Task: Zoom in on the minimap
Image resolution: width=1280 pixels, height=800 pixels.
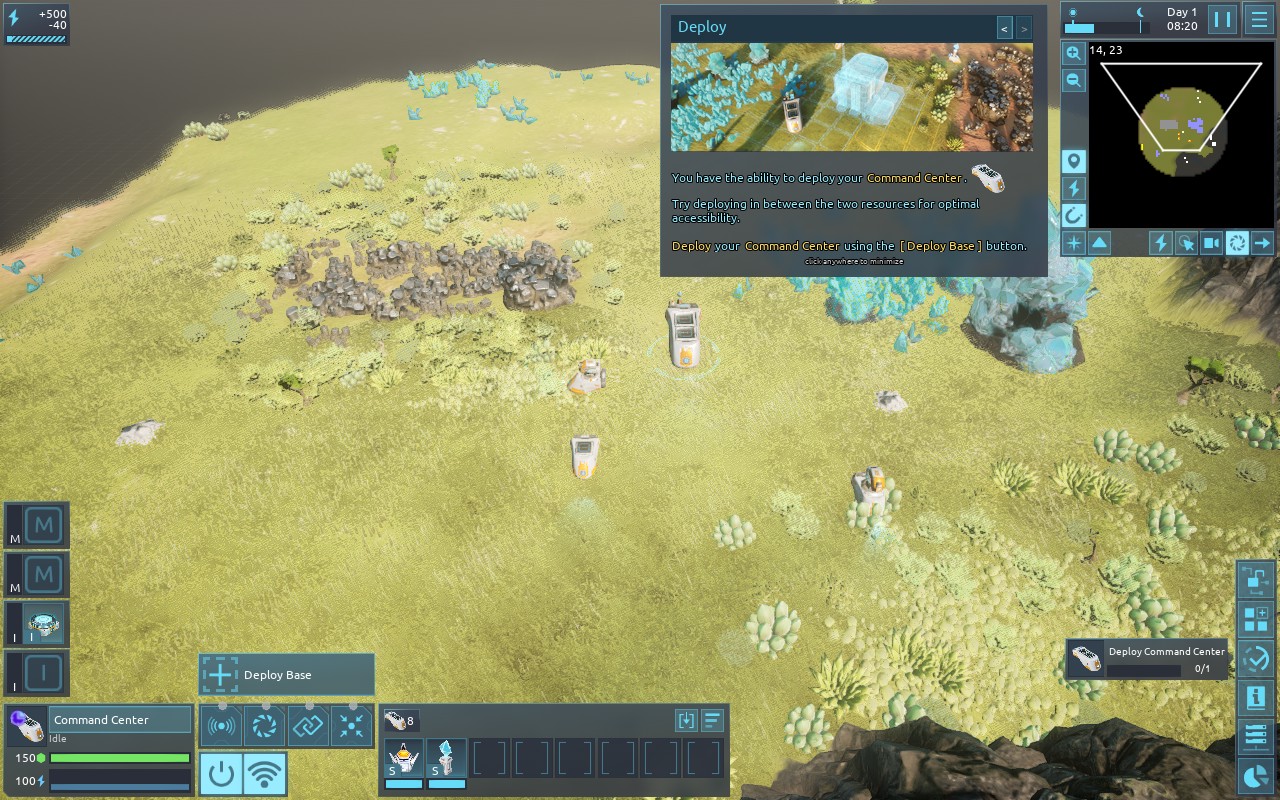Action: (1073, 53)
